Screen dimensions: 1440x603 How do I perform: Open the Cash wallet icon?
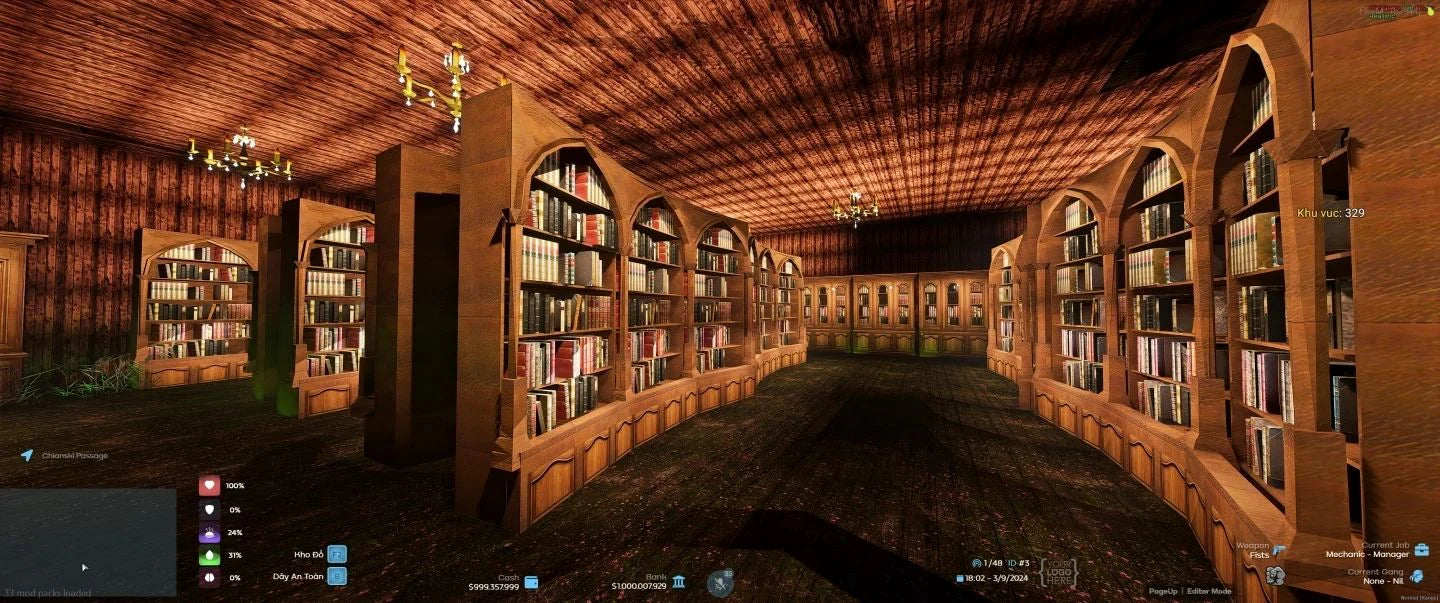pyautogui.click(x=532, y=582)
